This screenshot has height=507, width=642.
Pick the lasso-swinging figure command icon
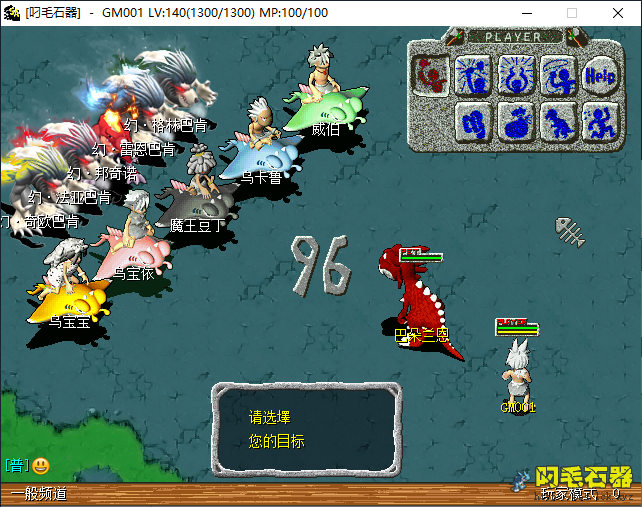pyautogui.click(x=558, y=74)
